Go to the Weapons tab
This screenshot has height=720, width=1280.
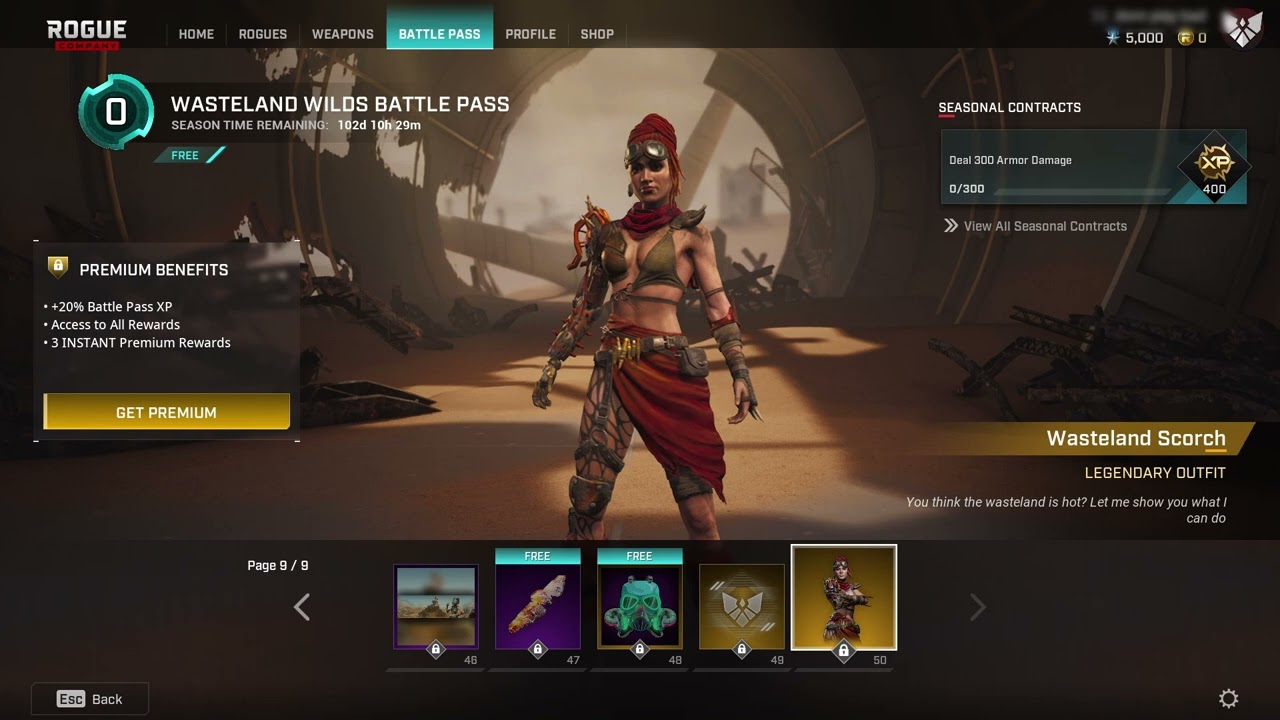point(342,34)
